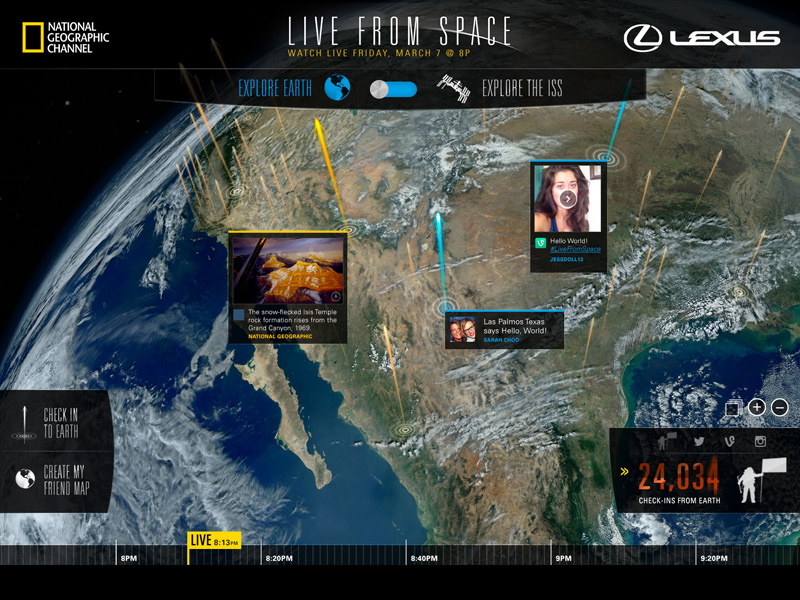The height and width of the screenshot is (600, 800).
Task: Filter check-ins by the Instagram icon
Action: pos(760,442)
